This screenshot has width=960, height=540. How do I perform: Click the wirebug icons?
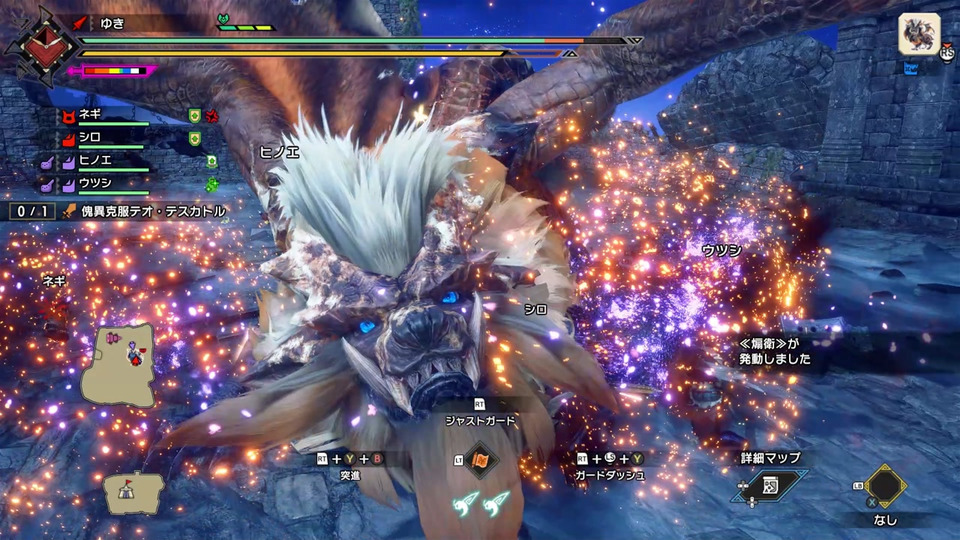pos(480,504)
